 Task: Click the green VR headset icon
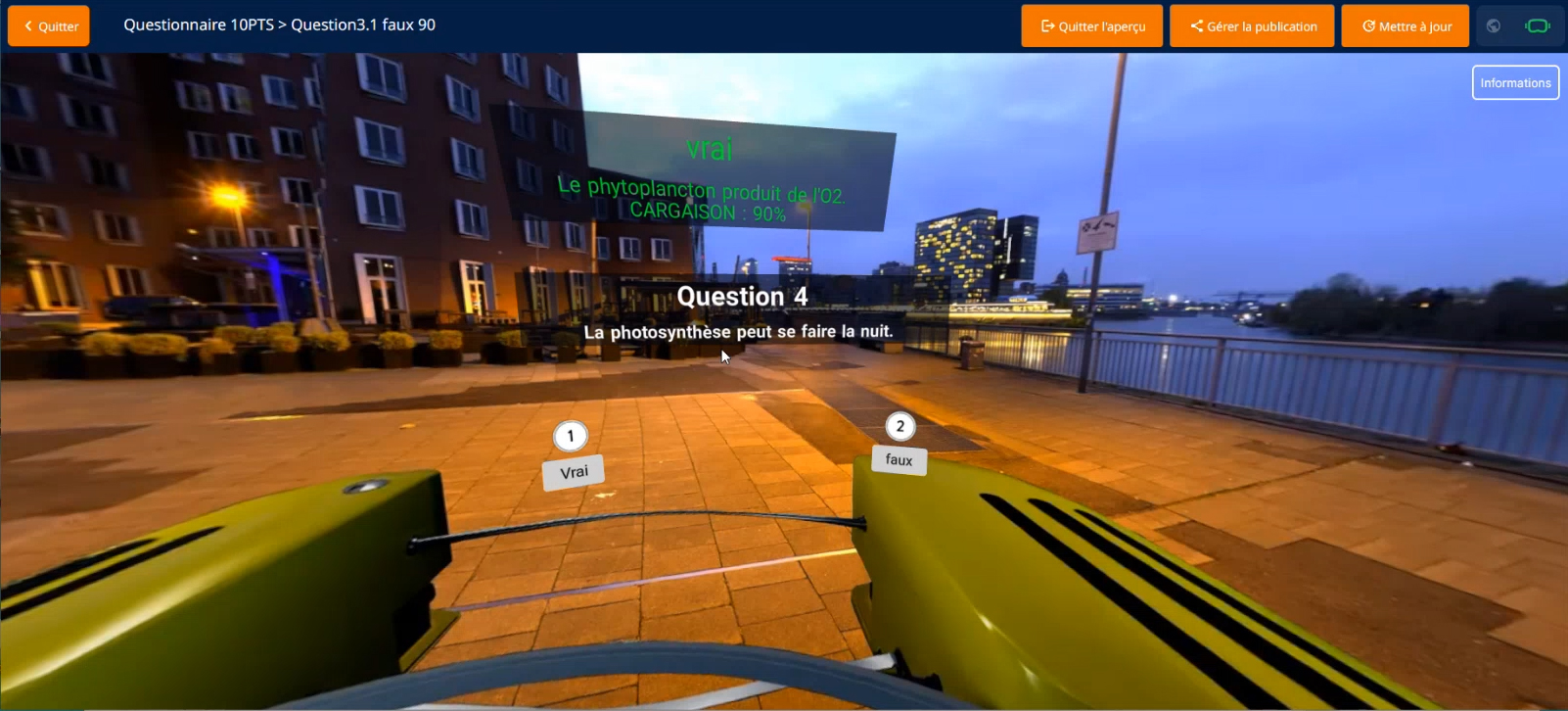coord(1537,25)
